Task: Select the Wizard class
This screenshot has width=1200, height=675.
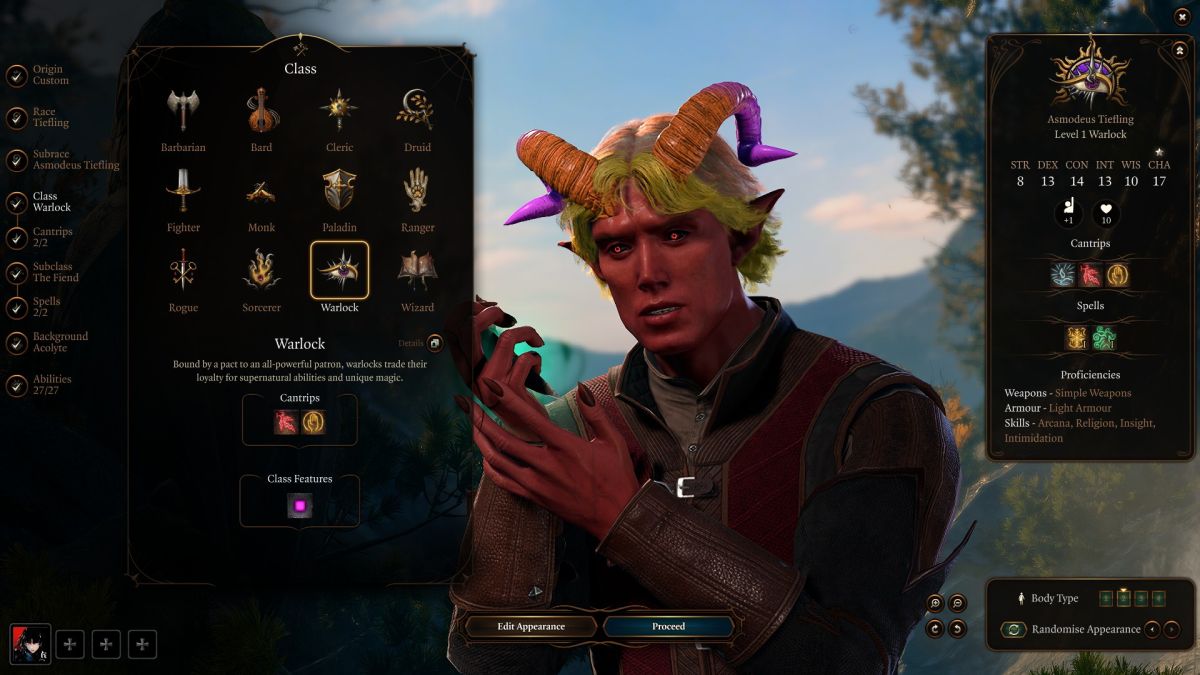Action: 417,271
